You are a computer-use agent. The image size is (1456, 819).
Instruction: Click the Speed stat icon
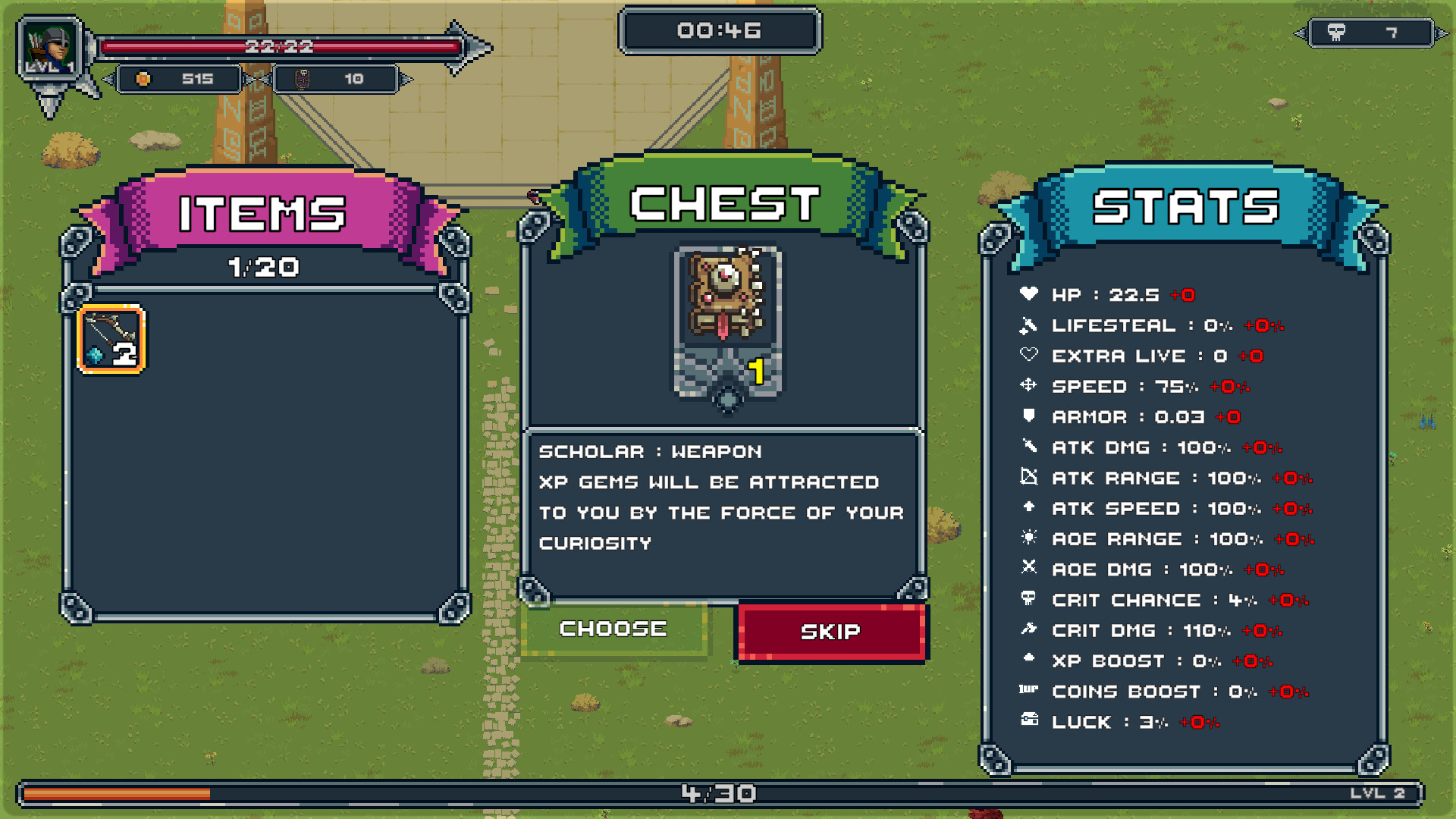pyautogui.click(x=1029, y=386)
